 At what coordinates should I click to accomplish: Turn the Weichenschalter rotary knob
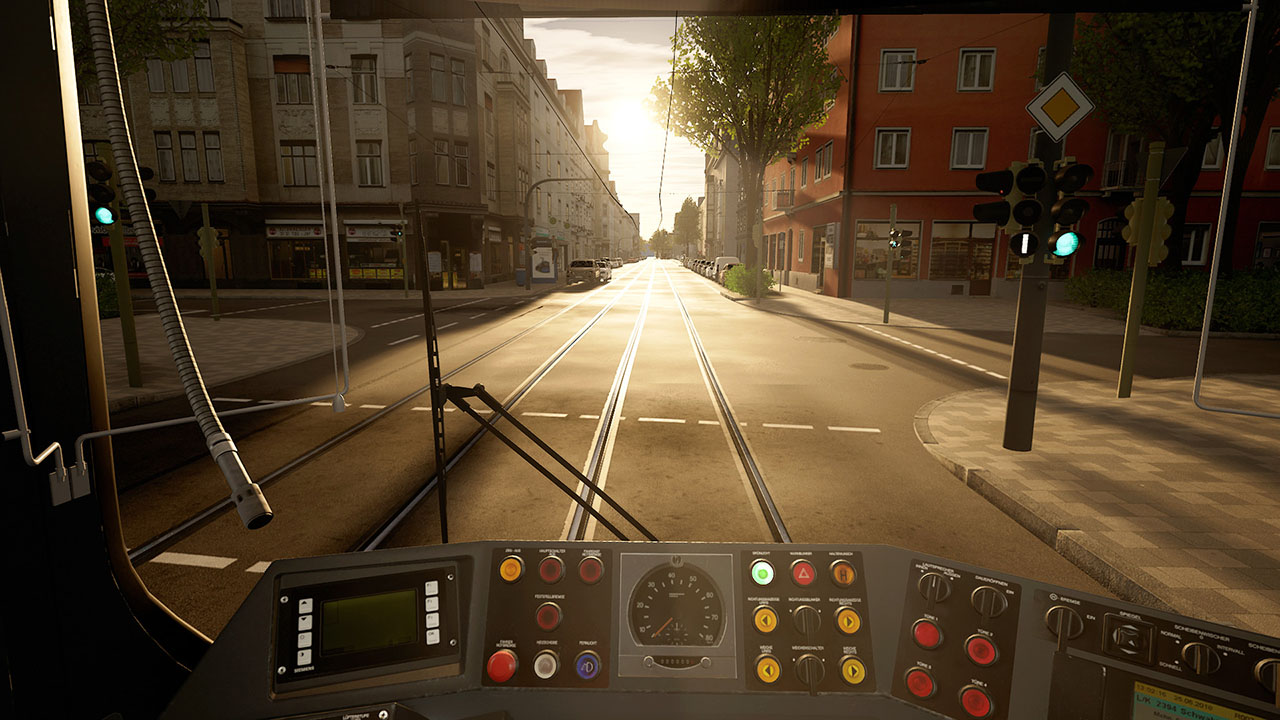(810, 670)
